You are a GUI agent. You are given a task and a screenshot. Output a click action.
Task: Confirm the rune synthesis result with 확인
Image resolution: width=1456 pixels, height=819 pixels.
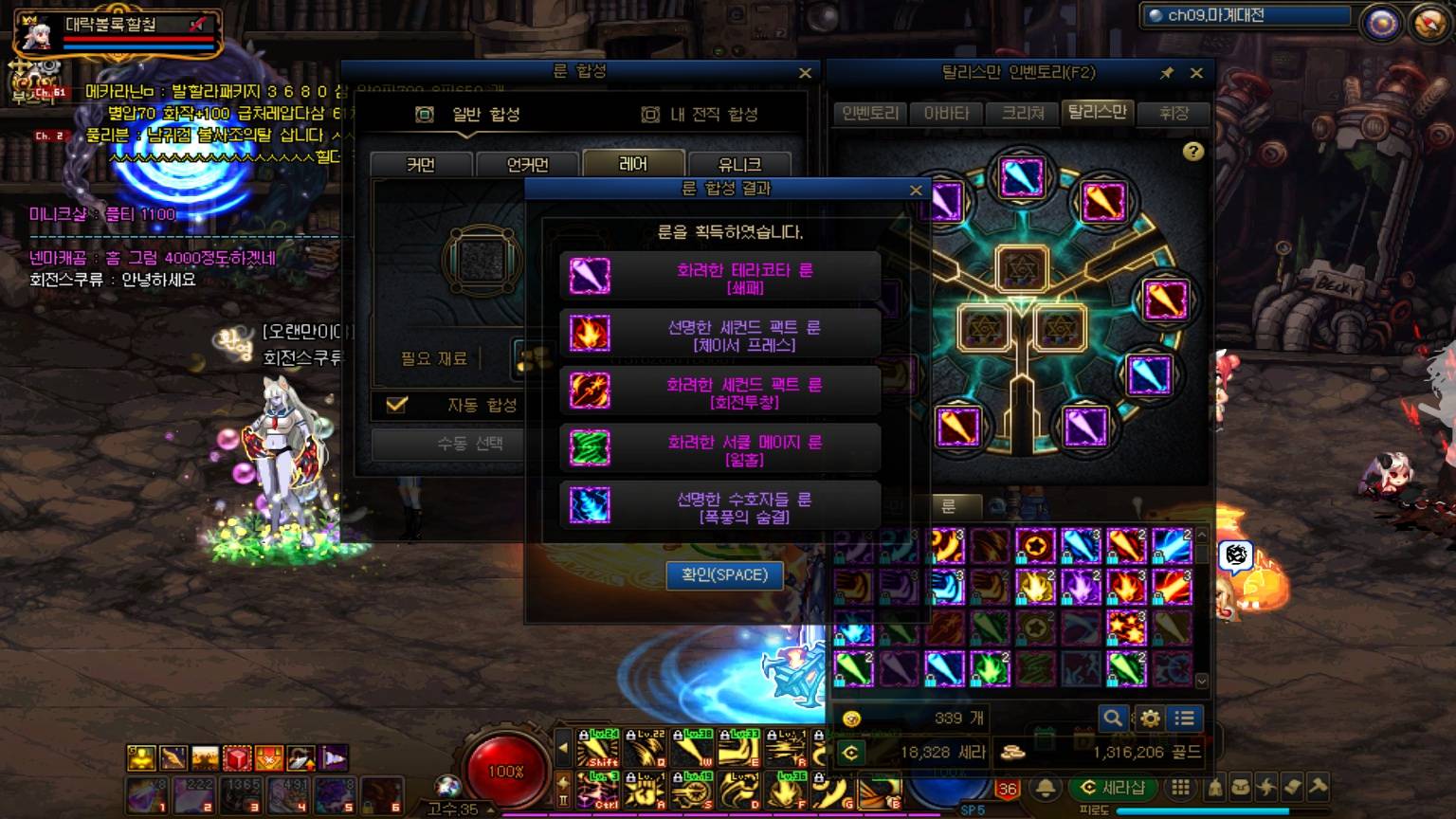click(725, 574)
